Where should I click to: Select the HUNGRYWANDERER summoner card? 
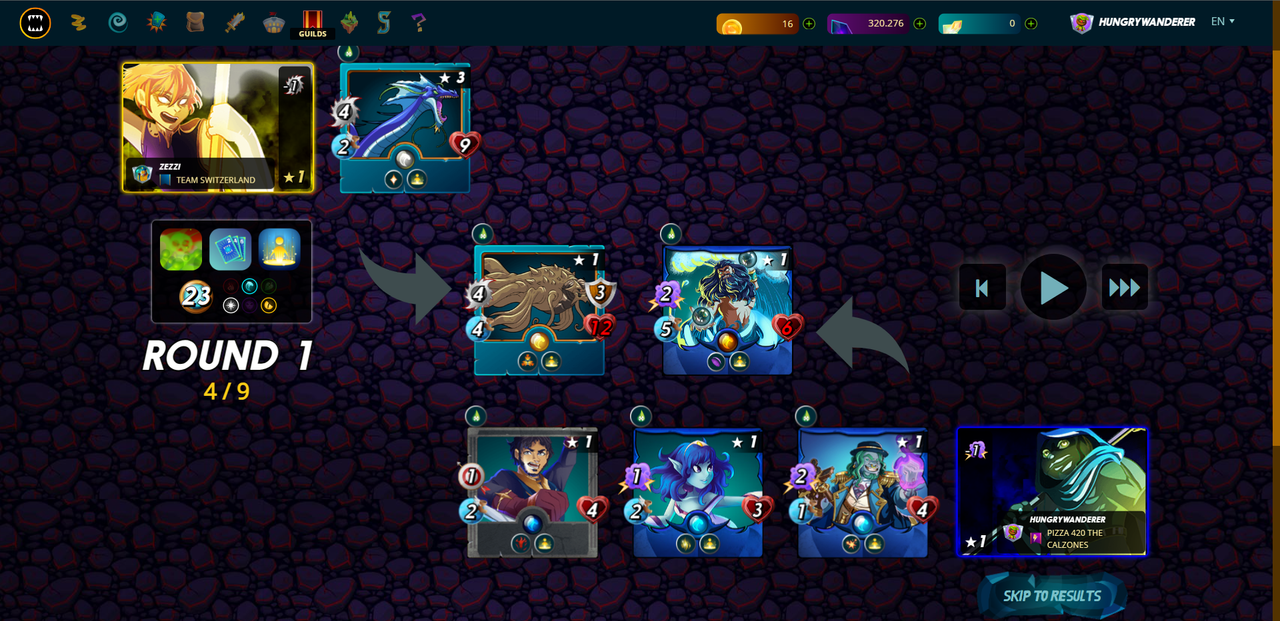(1052, 491)
